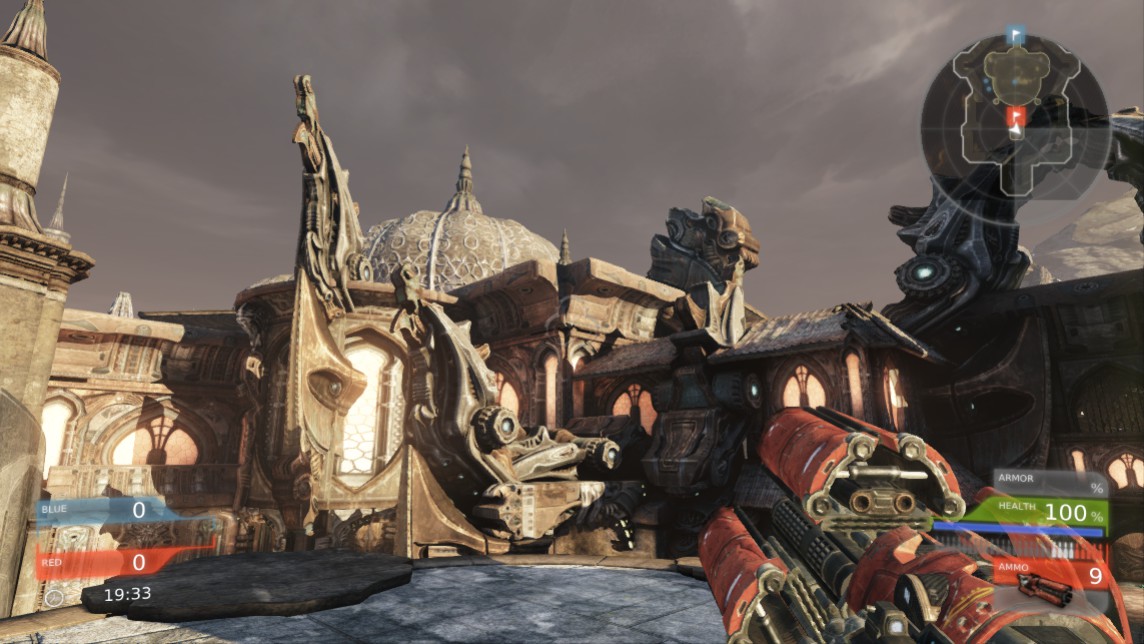Click the circular minimap
1144x644 pixels.
tap(1015, 118)
